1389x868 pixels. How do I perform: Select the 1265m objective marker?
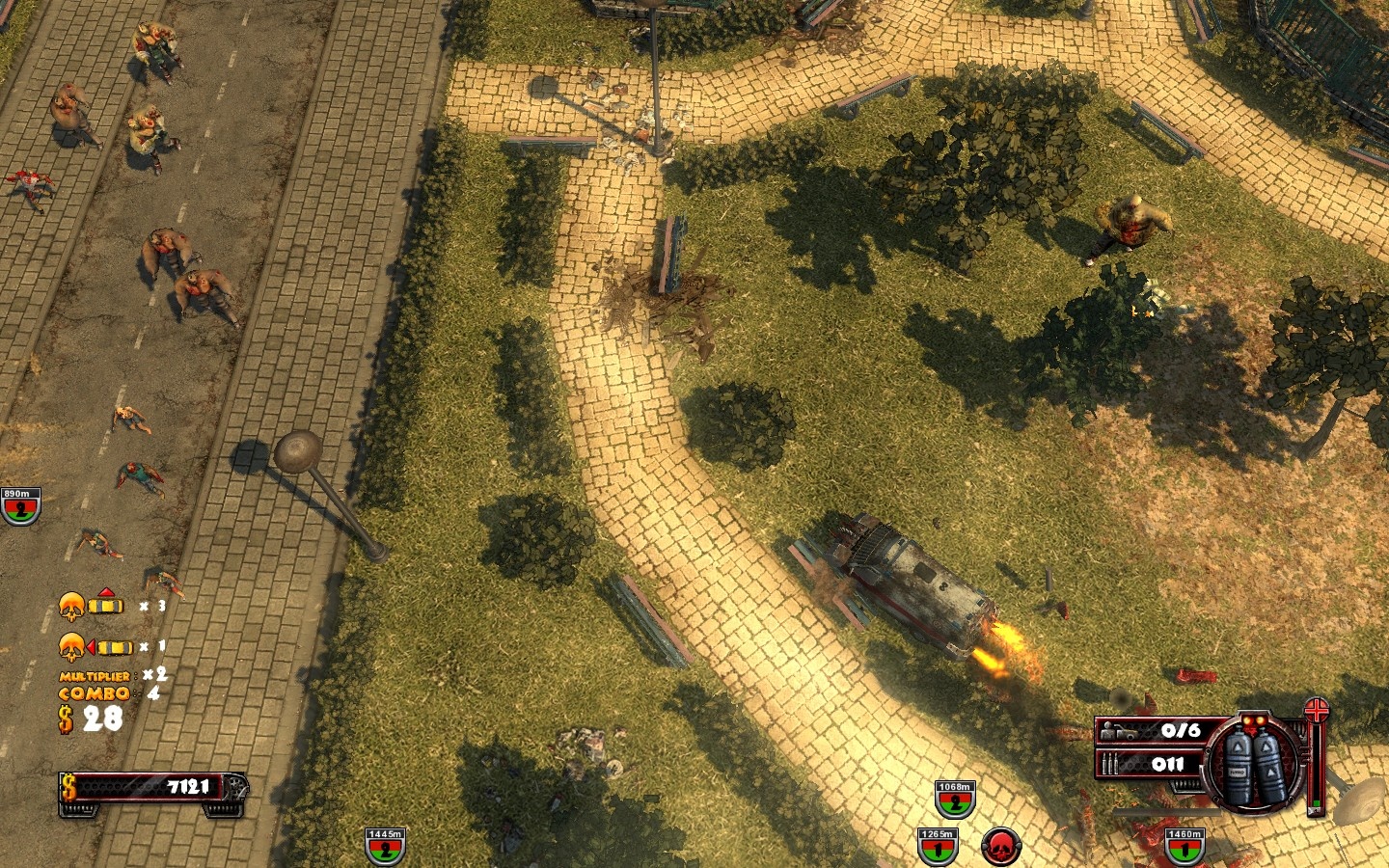pyautogui.click(x=937, y=846)
